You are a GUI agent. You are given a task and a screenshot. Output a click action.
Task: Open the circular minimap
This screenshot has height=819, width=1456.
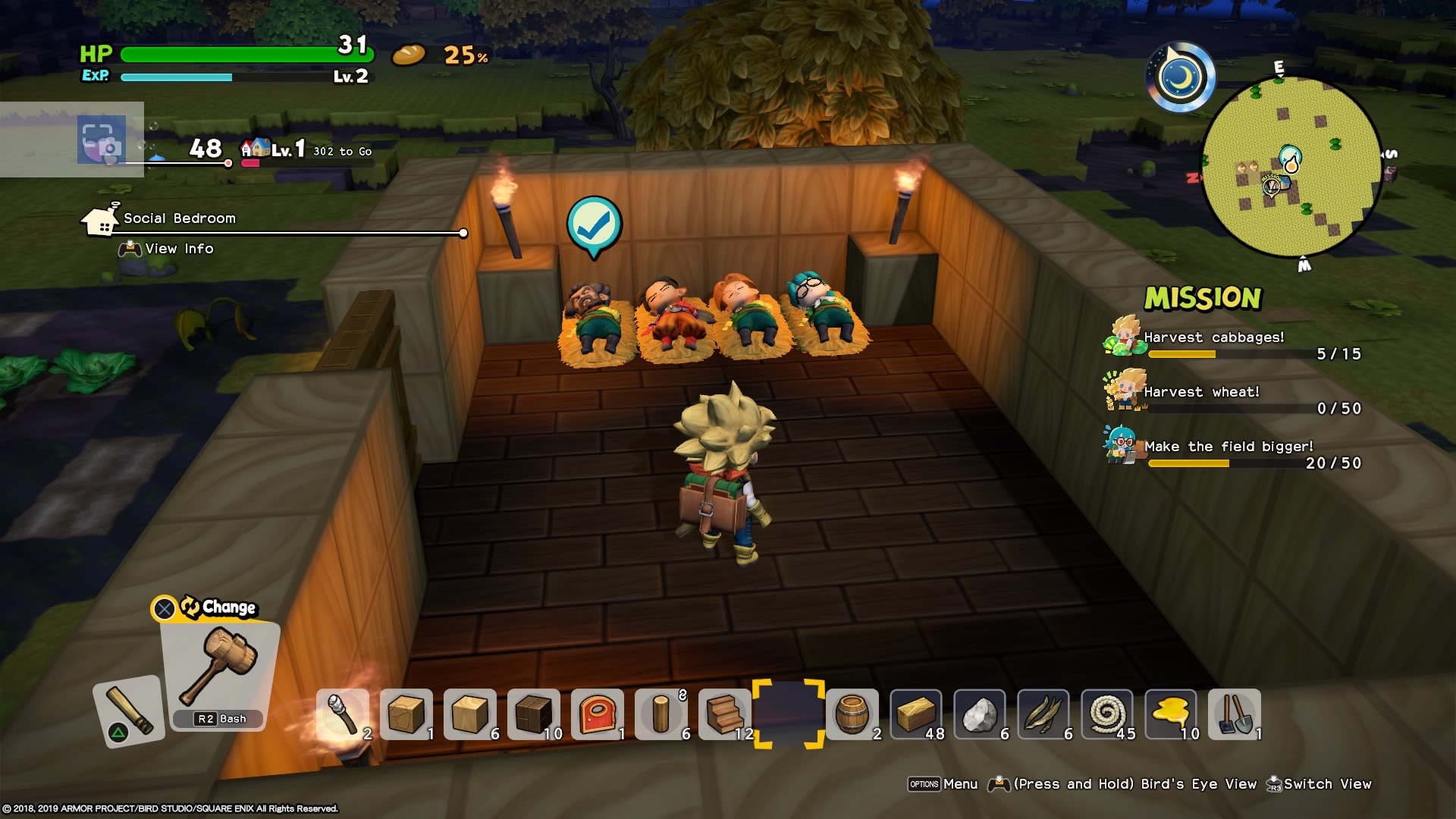[1291, 166]
